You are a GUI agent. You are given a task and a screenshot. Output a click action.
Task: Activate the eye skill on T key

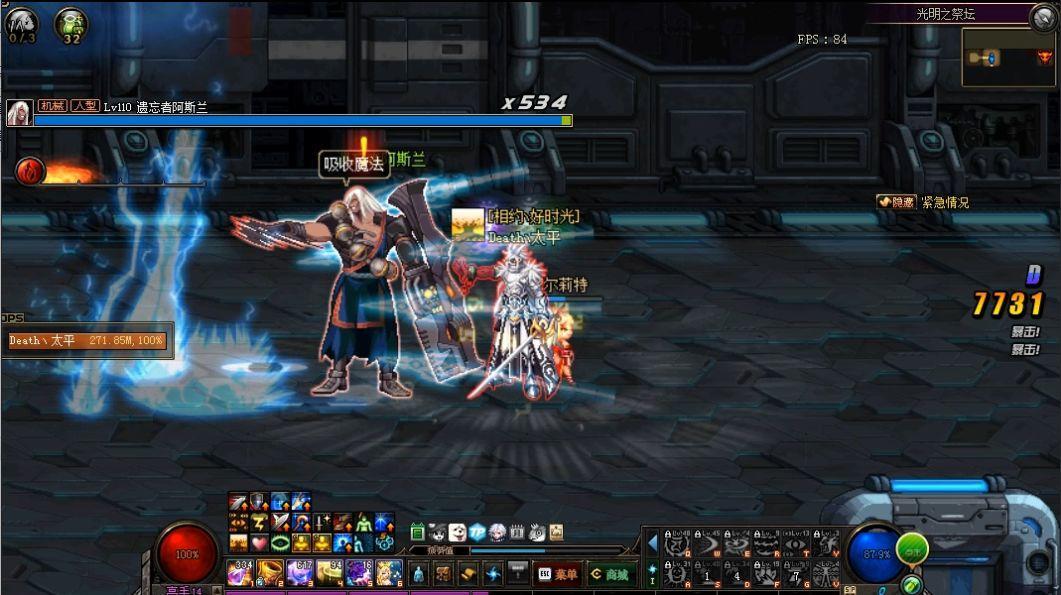pyautogui.click(x=797, y=543)
